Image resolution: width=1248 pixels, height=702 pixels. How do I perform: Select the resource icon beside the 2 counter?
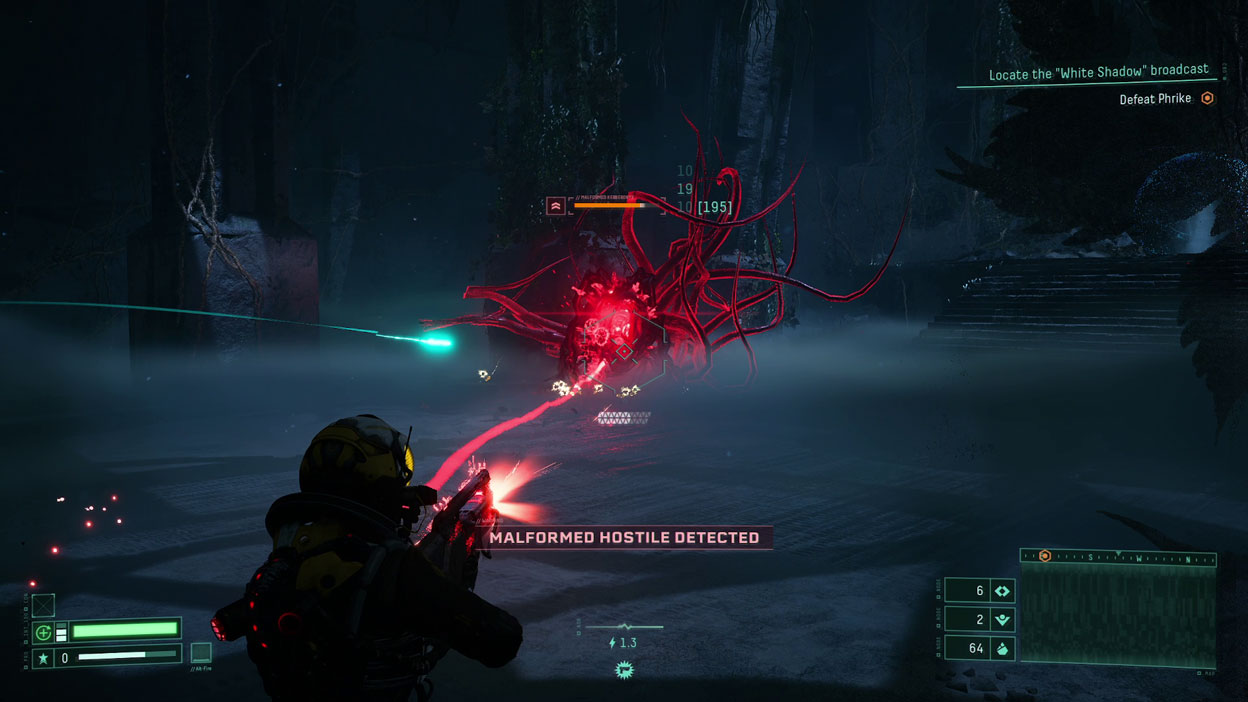(x=1002, y=620)
